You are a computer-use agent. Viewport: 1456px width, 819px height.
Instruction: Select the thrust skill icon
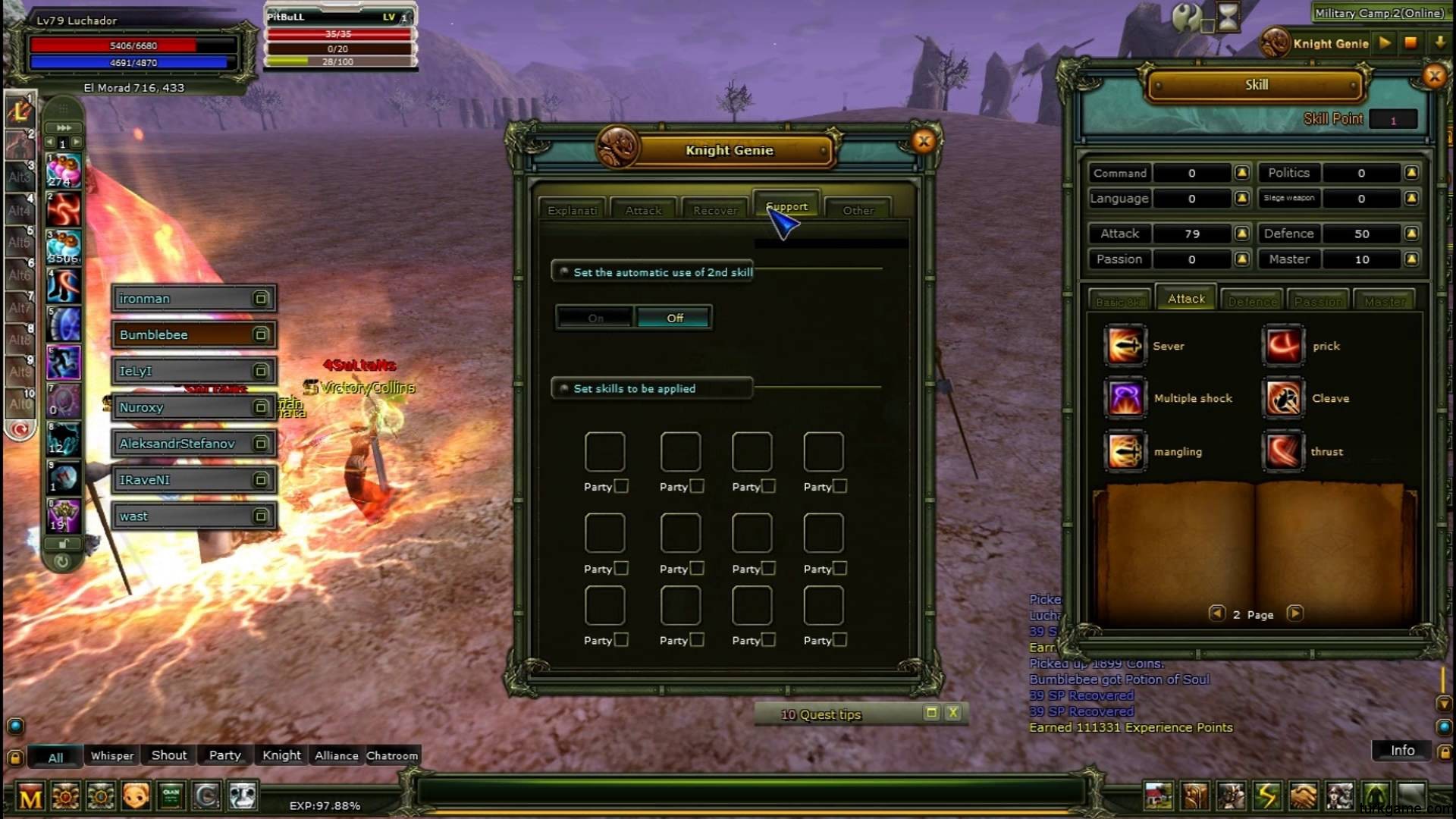coord(1283,451)
